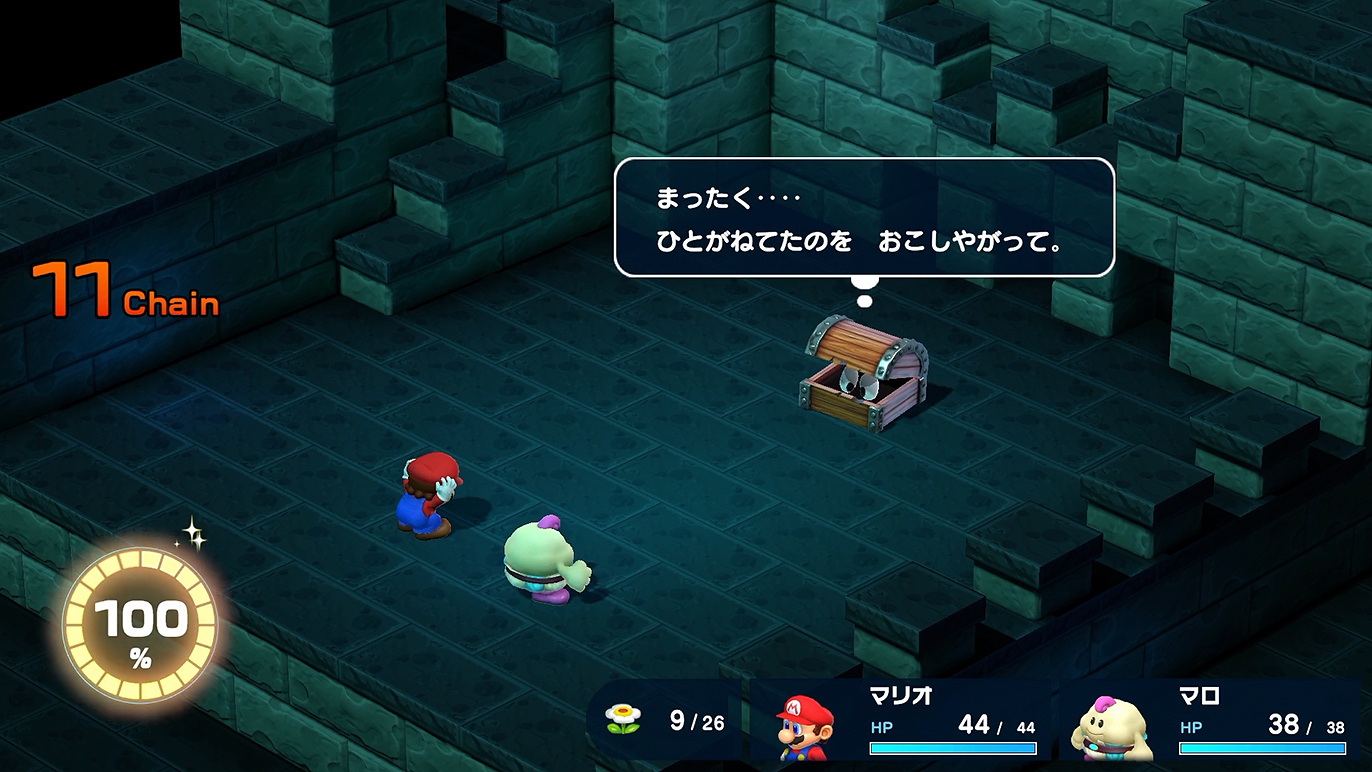Advance the chest monster's dialogue box
Screen dimensions: 1372x772
(x=864, y=217)
